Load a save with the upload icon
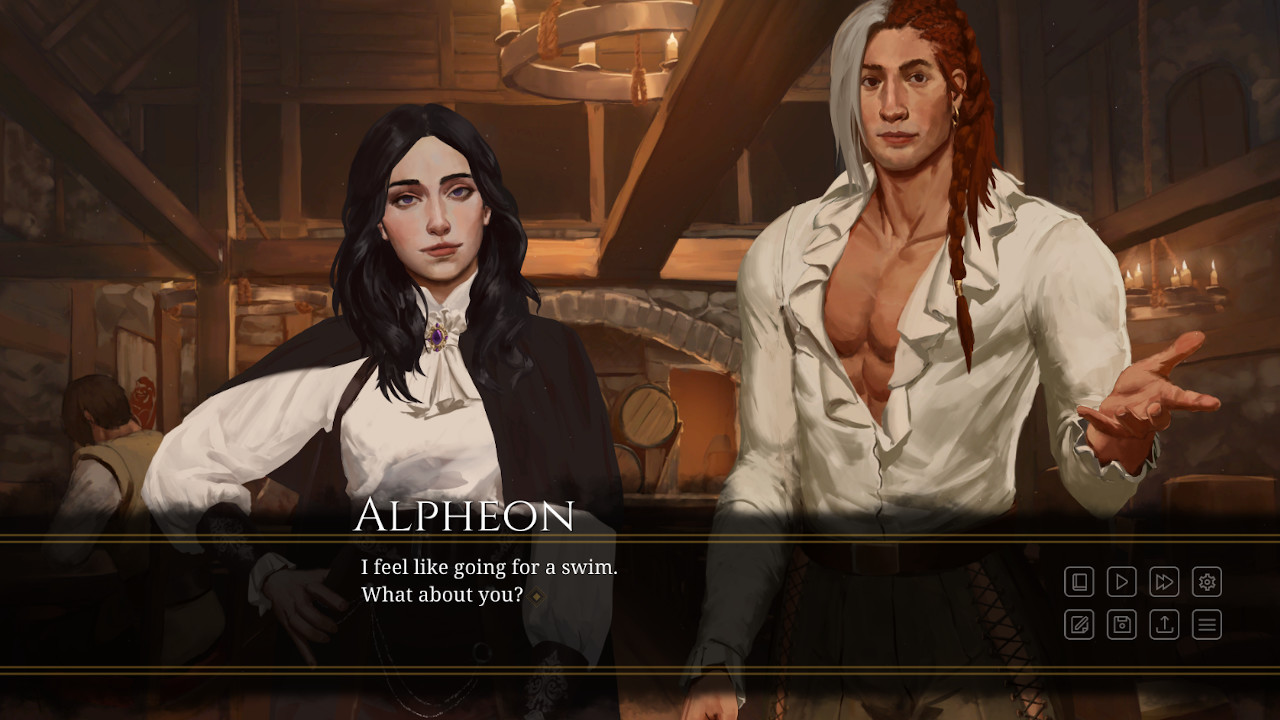 click(1163, 626)
